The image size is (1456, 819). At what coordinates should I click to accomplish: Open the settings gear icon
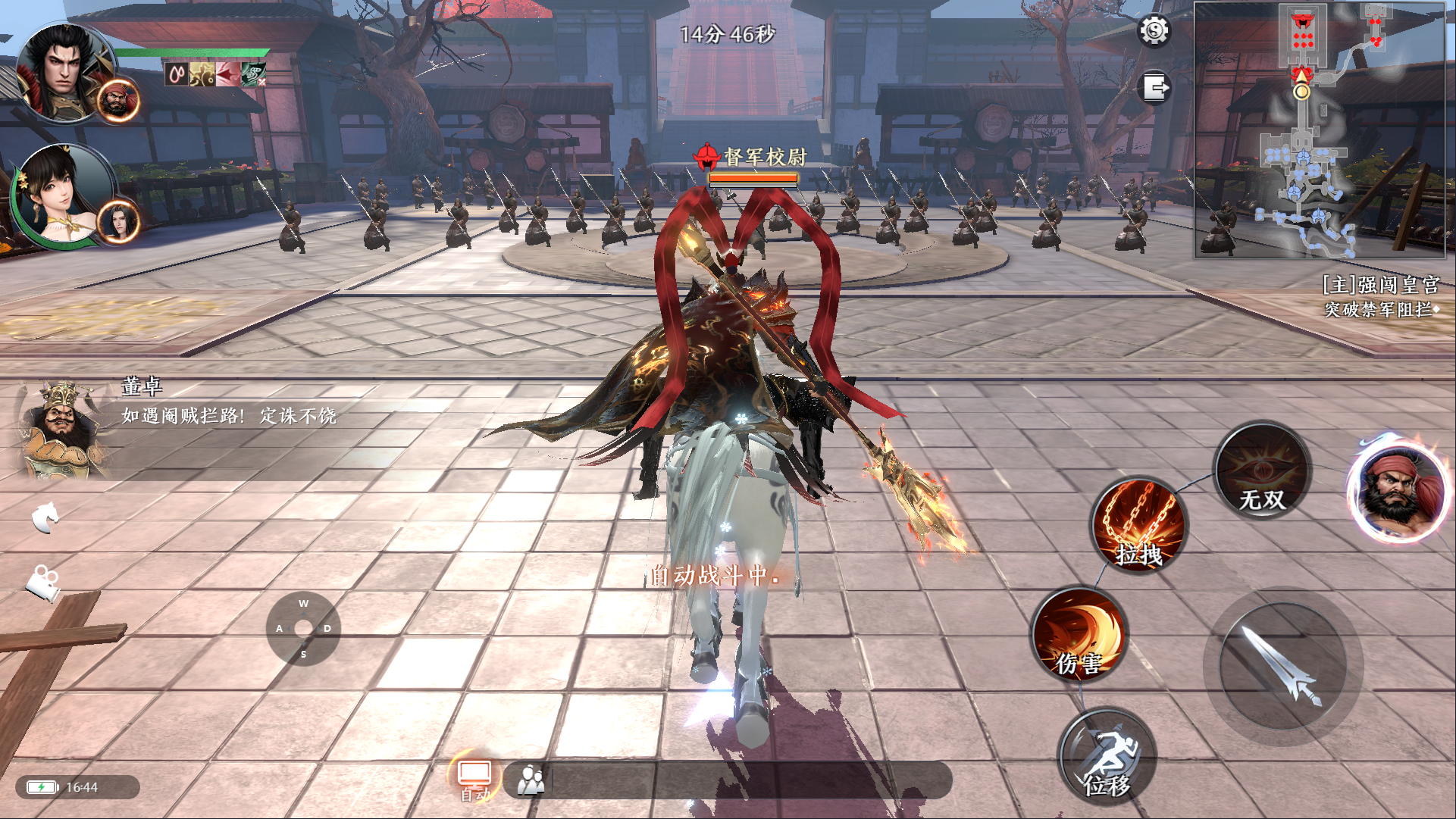(x=1154, y=31)
